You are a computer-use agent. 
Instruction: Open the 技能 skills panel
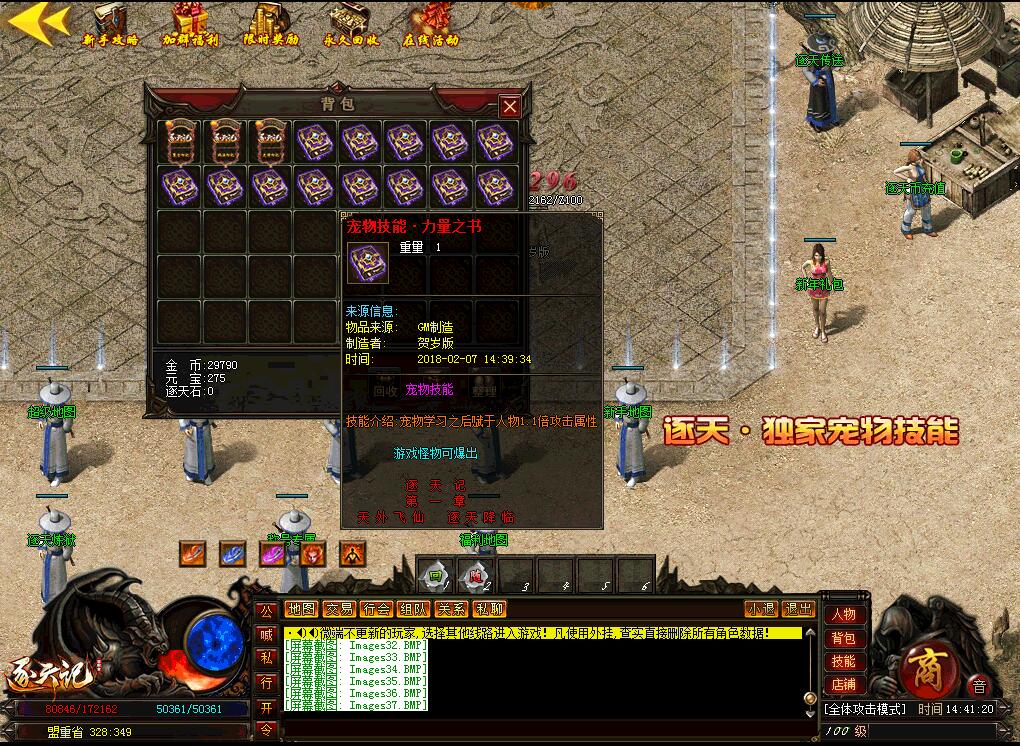(x=844, y=662)
